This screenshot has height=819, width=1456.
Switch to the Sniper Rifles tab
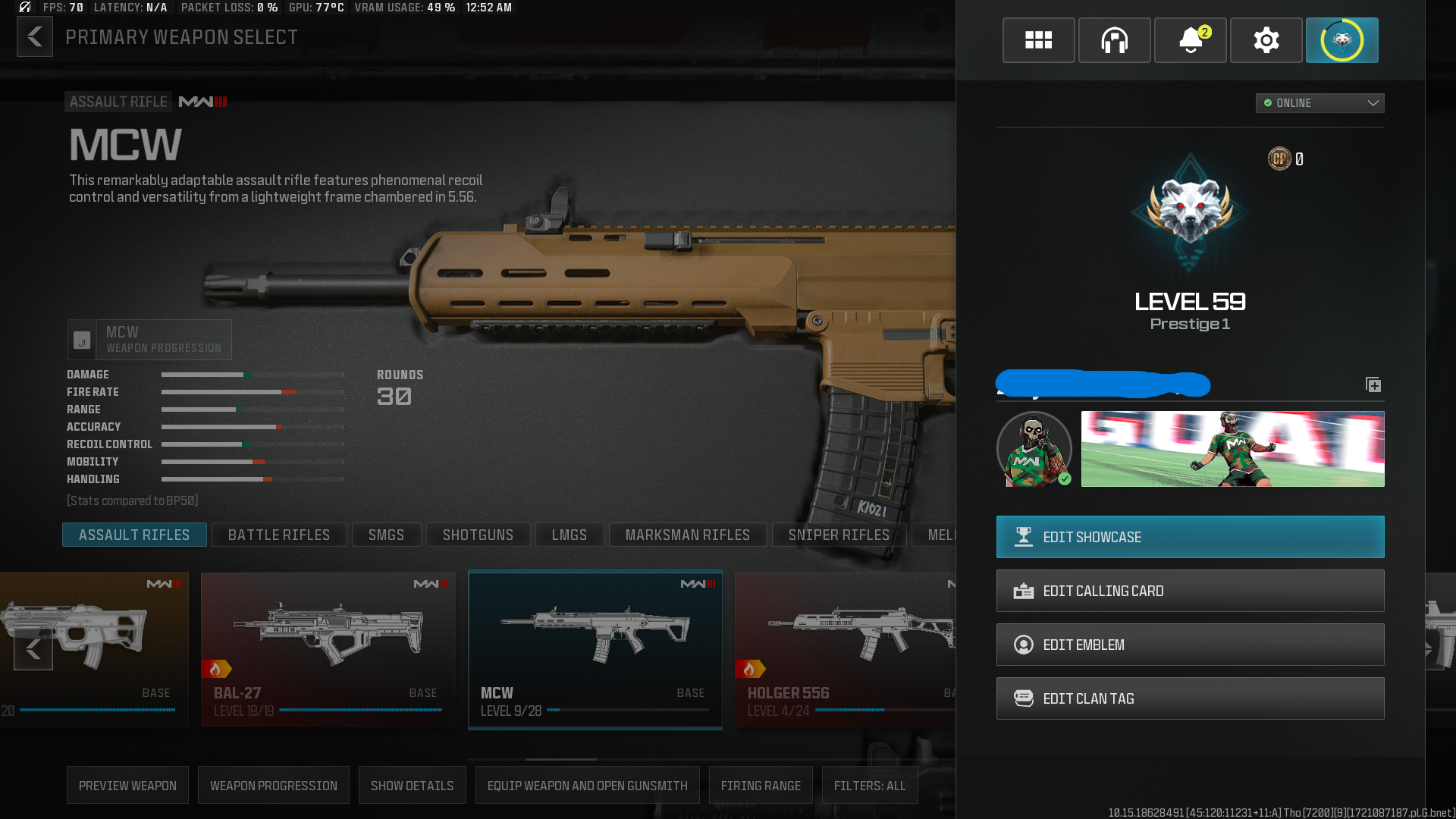(839, 535)
